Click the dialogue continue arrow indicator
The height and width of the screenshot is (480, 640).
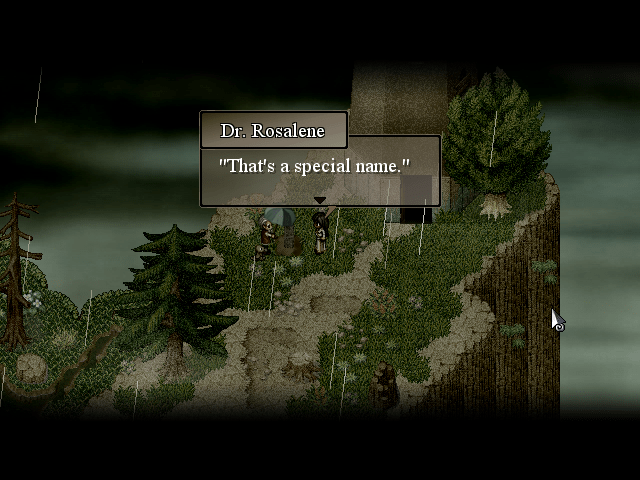pyautogui.click(x=320, y=200)
